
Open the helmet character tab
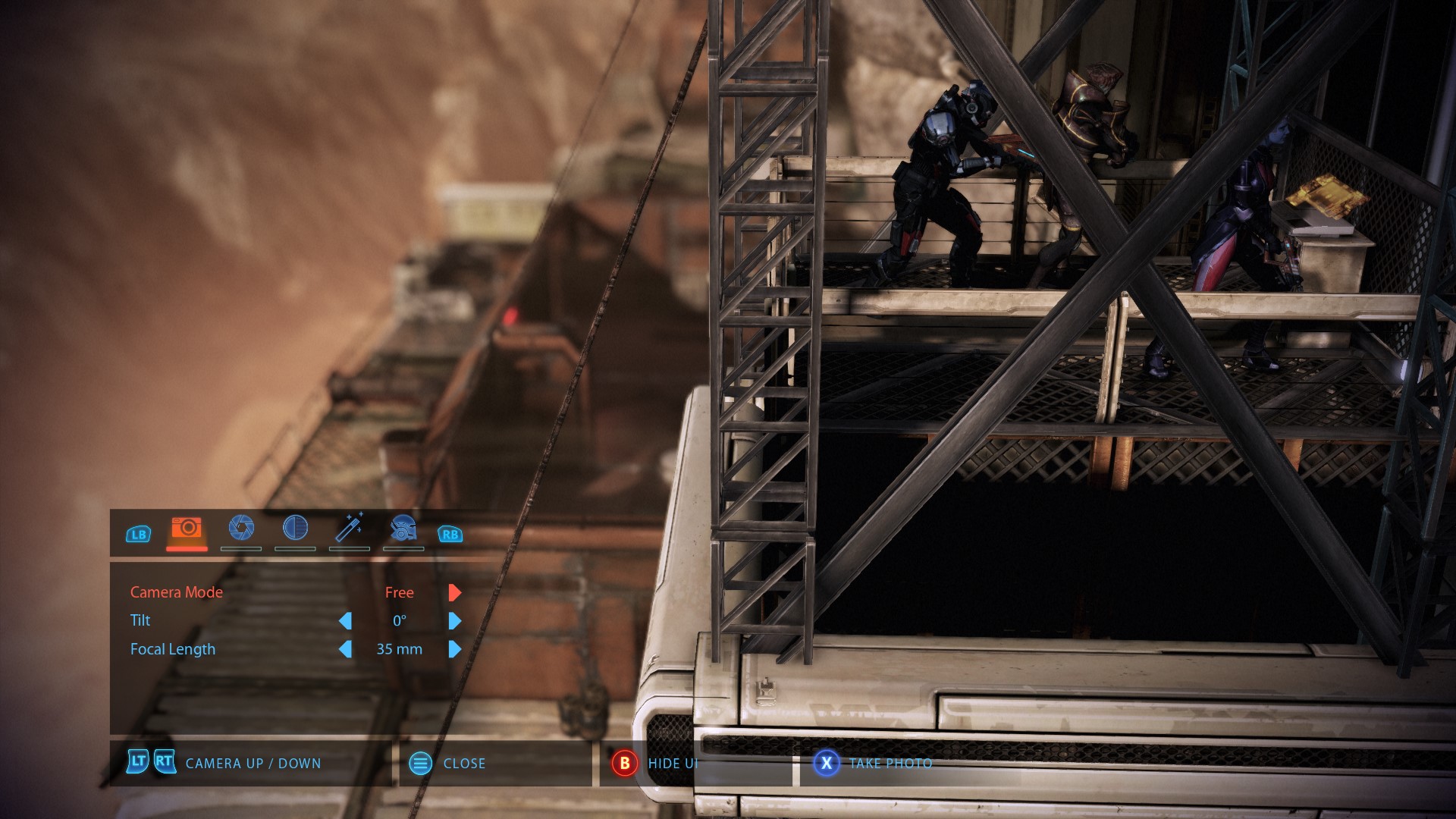click(403, 529)
